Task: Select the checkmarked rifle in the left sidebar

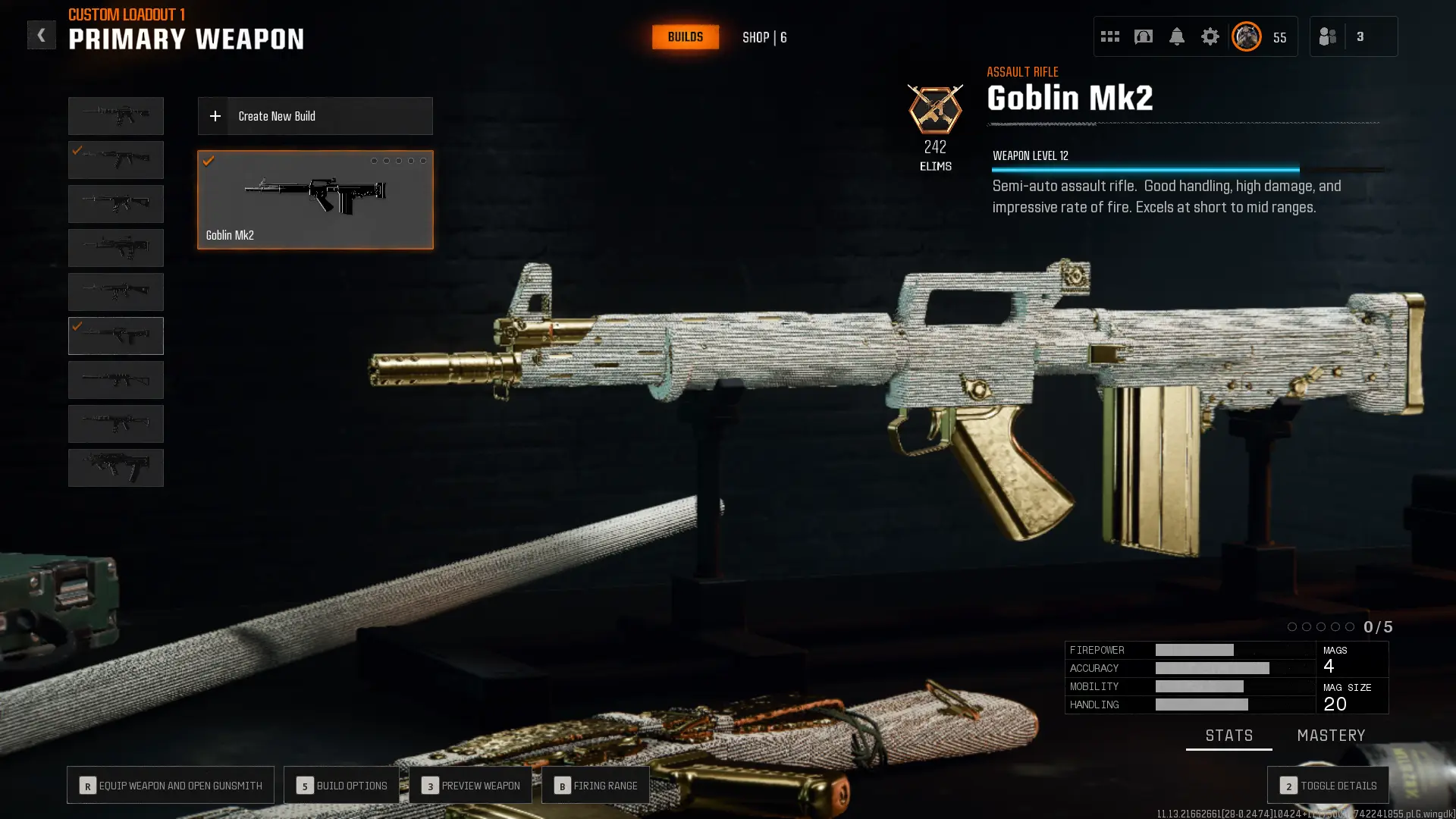Action: (x=115, y=335)
